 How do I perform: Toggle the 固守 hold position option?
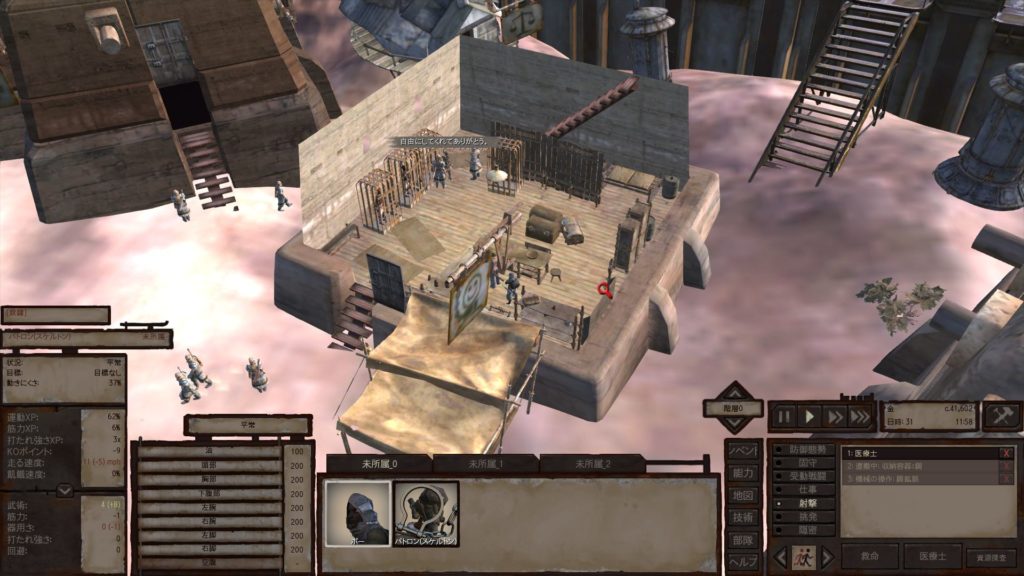click(x=803, y=464)
